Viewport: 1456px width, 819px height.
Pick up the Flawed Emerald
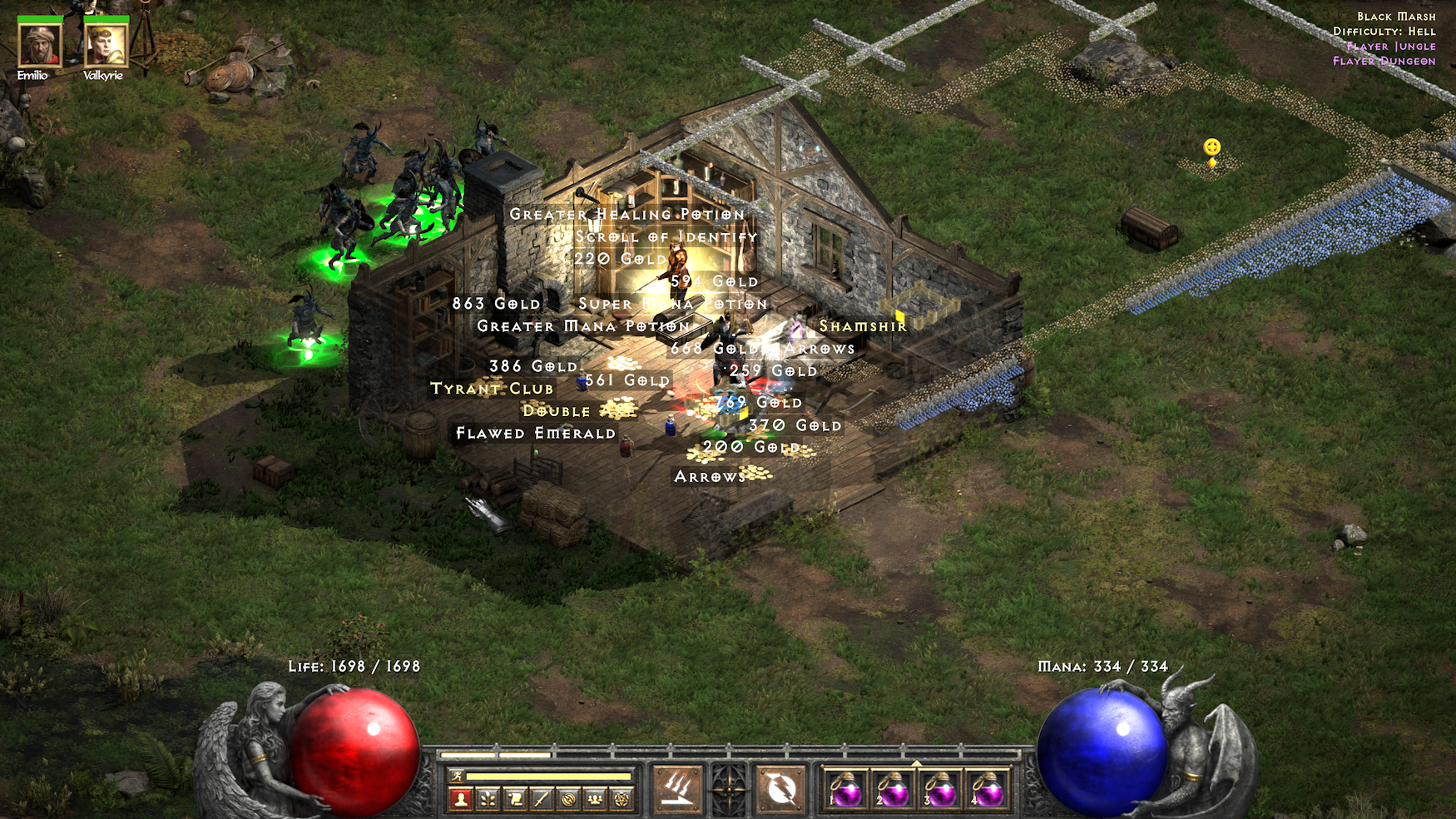point(534,433)
